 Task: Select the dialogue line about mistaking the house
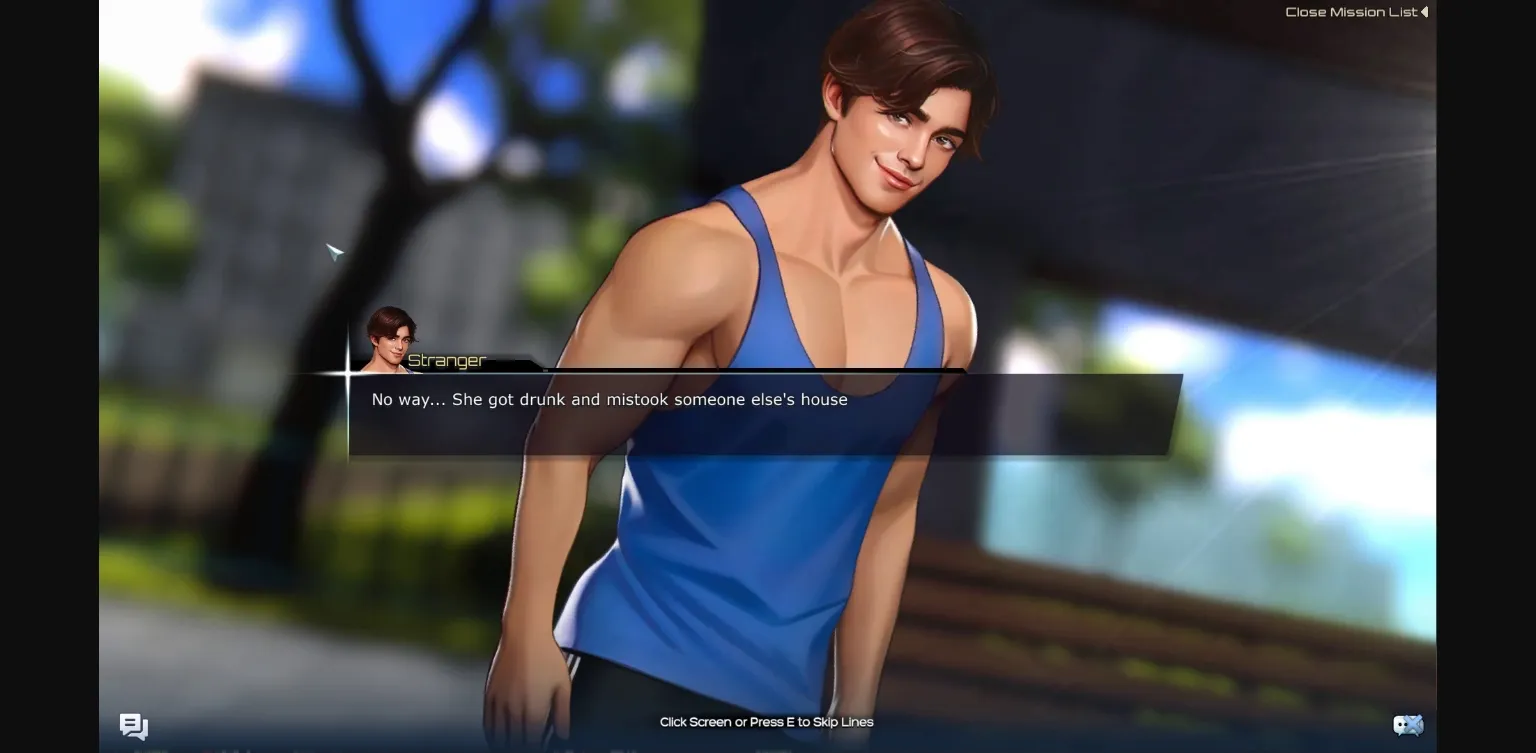point(608,399)
